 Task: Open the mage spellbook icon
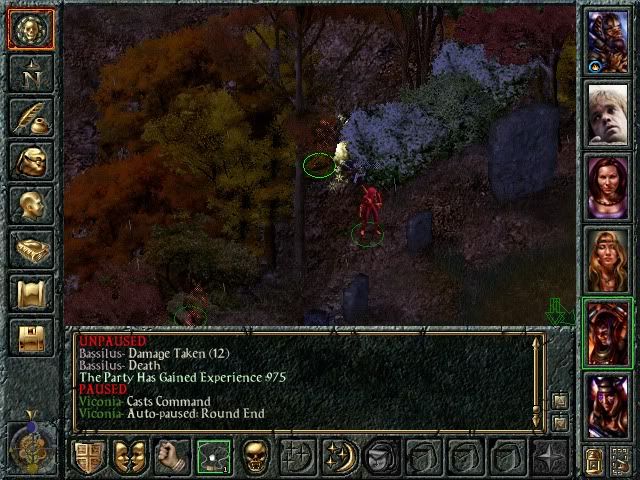click(x=30, y=249)
